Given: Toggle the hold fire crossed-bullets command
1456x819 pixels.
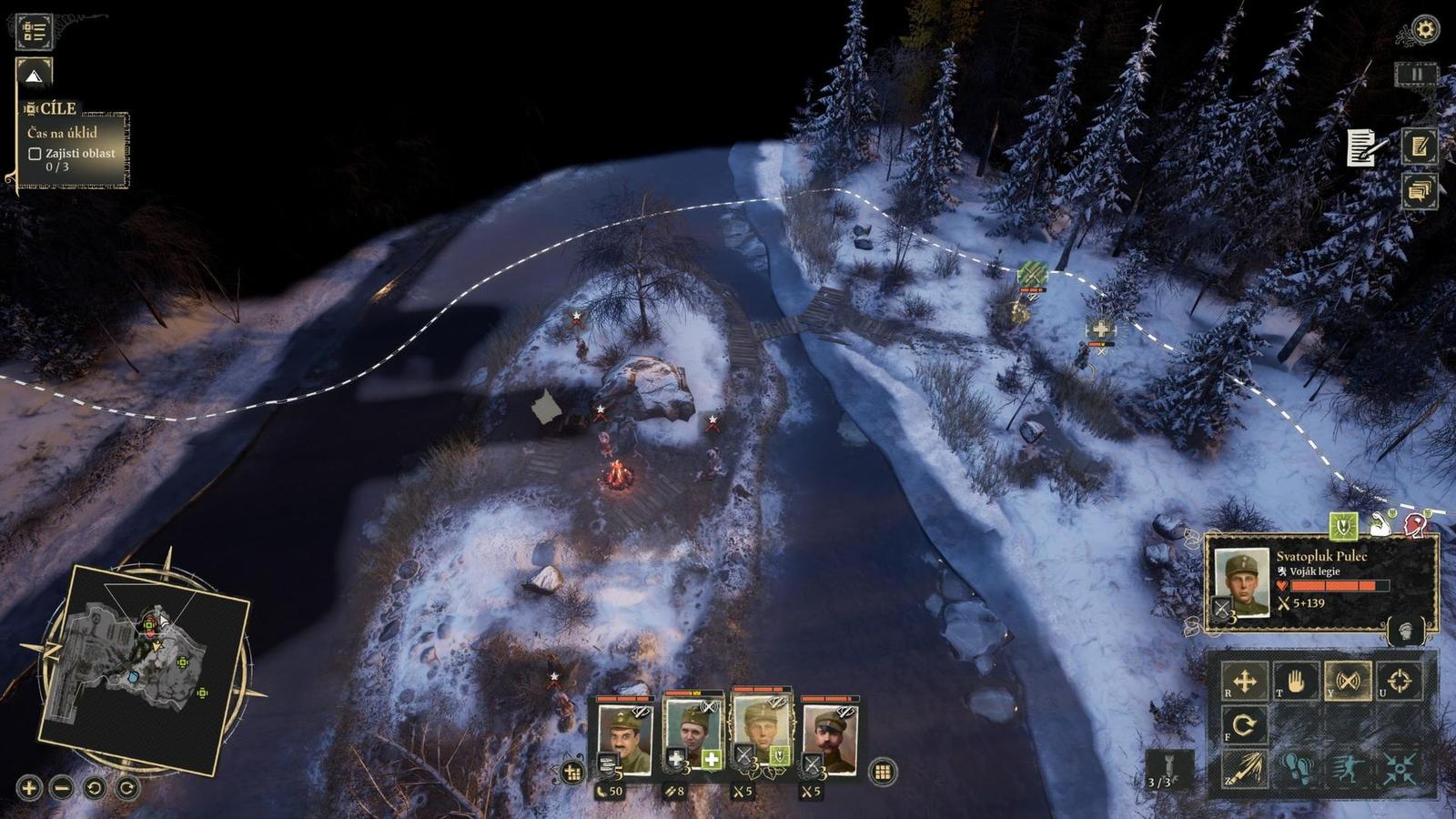Looking at the screenshot, I should coord(1348,681).
